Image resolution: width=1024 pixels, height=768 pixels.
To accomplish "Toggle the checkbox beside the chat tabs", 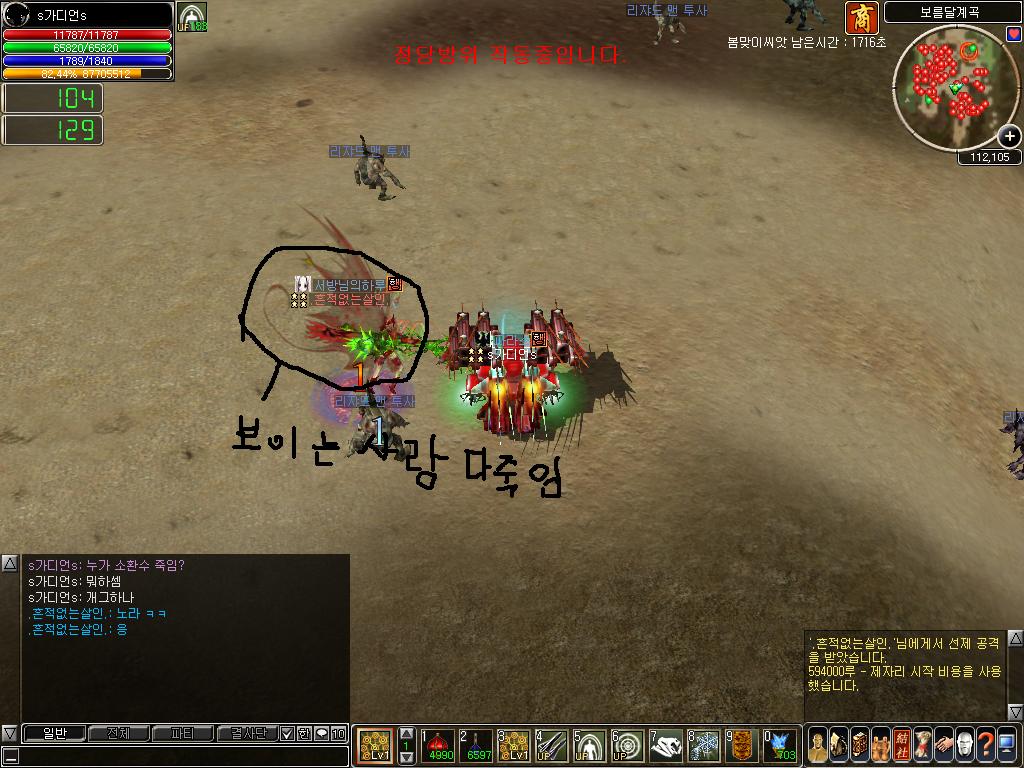I will click(x=288, y=734).
